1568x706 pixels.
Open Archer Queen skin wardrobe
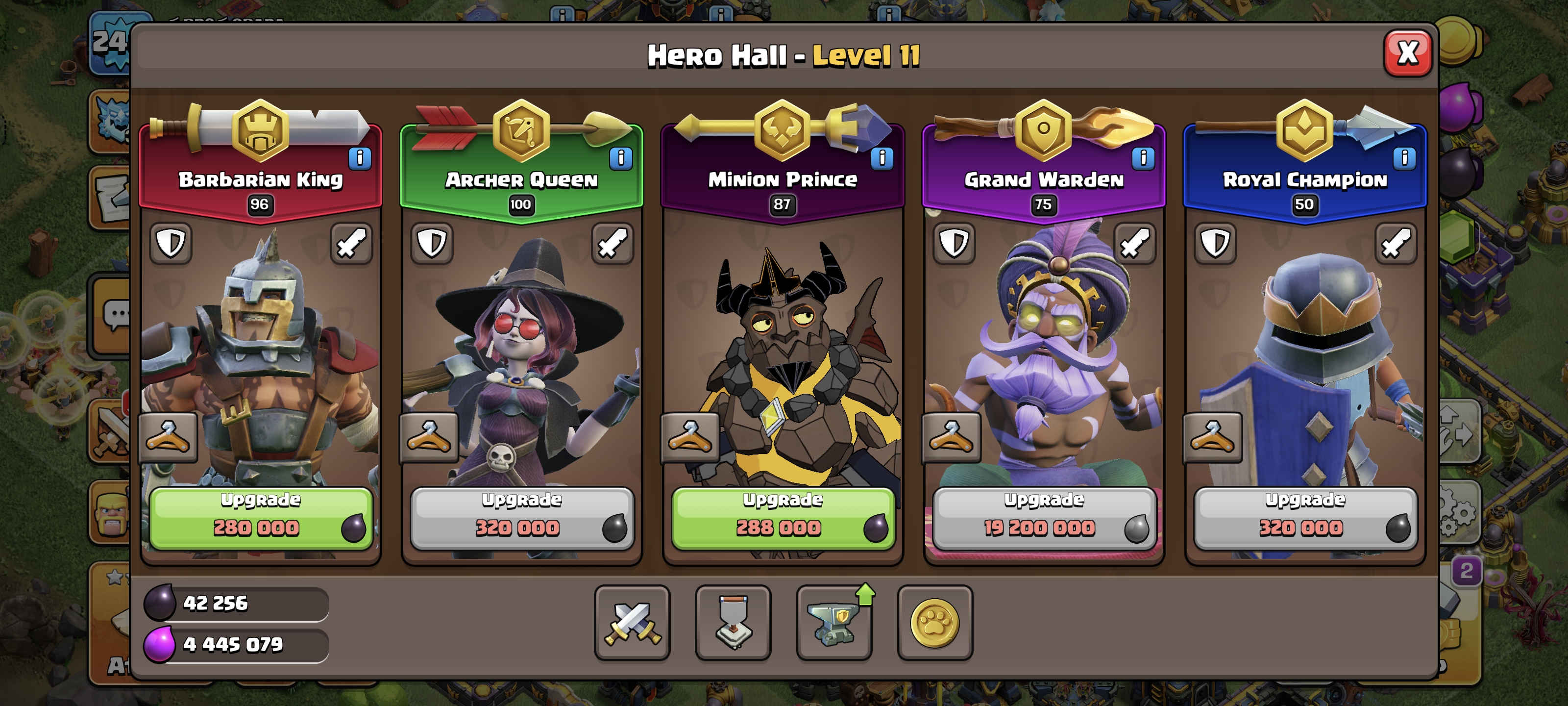429,437
